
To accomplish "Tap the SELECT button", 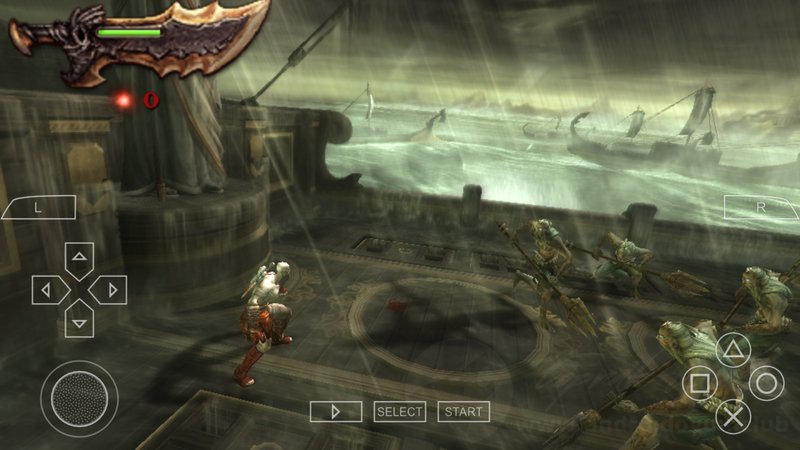I will (x=400, y=411).
